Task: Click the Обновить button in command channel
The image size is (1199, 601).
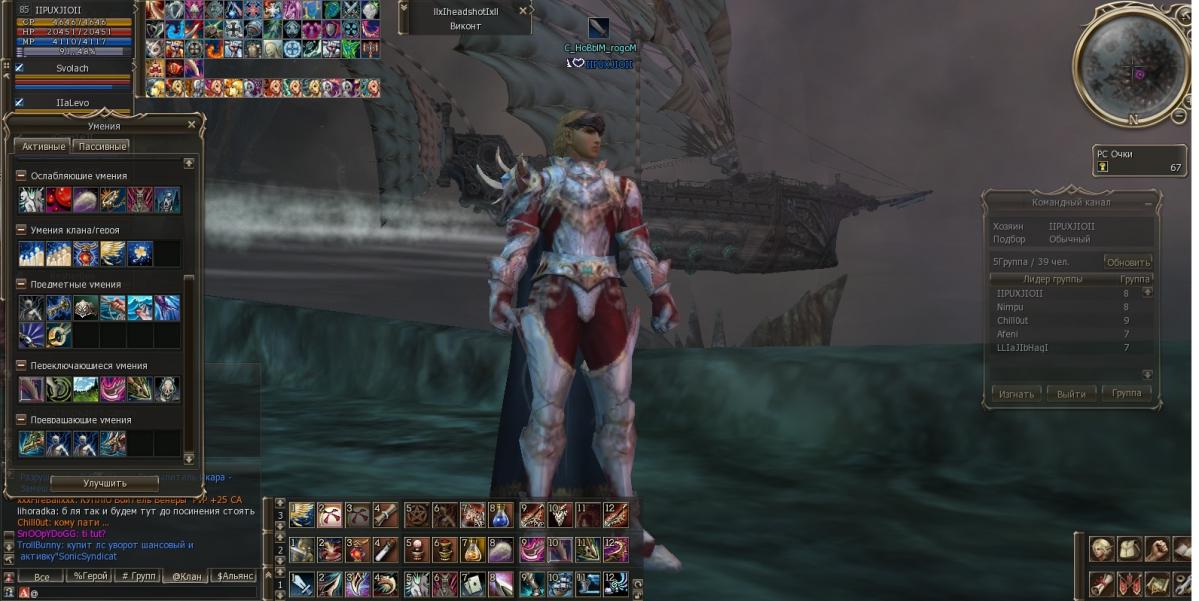Action: (x=1127, y=262)
